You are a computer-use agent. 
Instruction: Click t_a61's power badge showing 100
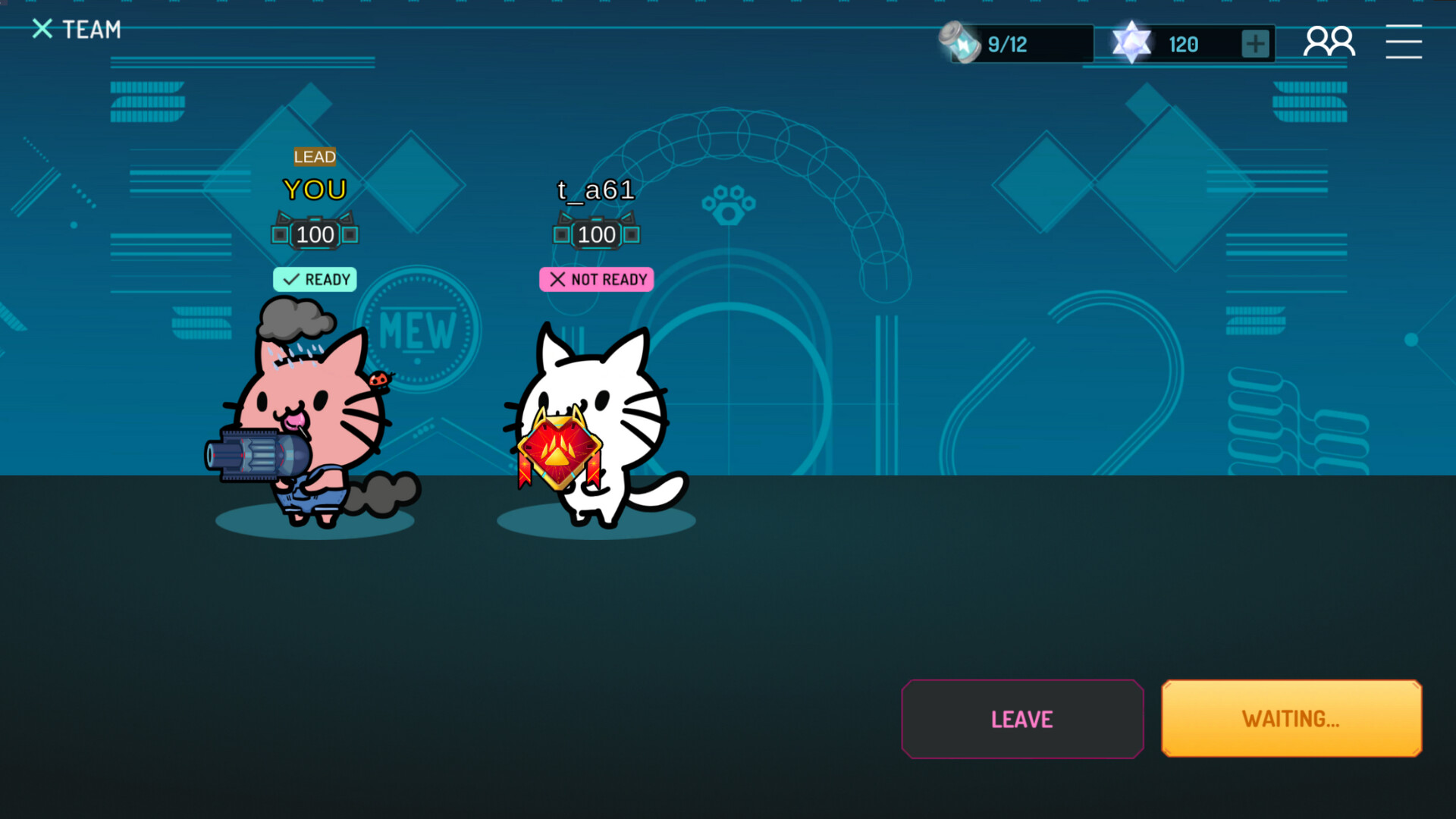point(597,234)
